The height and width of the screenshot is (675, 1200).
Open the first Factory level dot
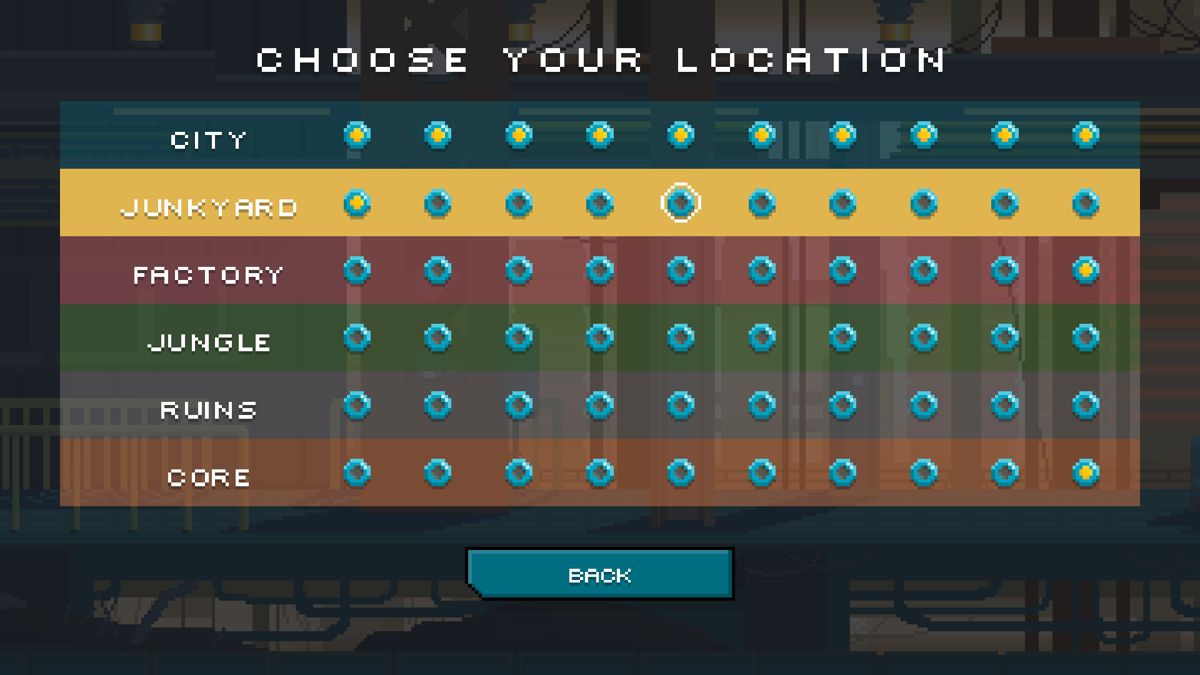357,270
